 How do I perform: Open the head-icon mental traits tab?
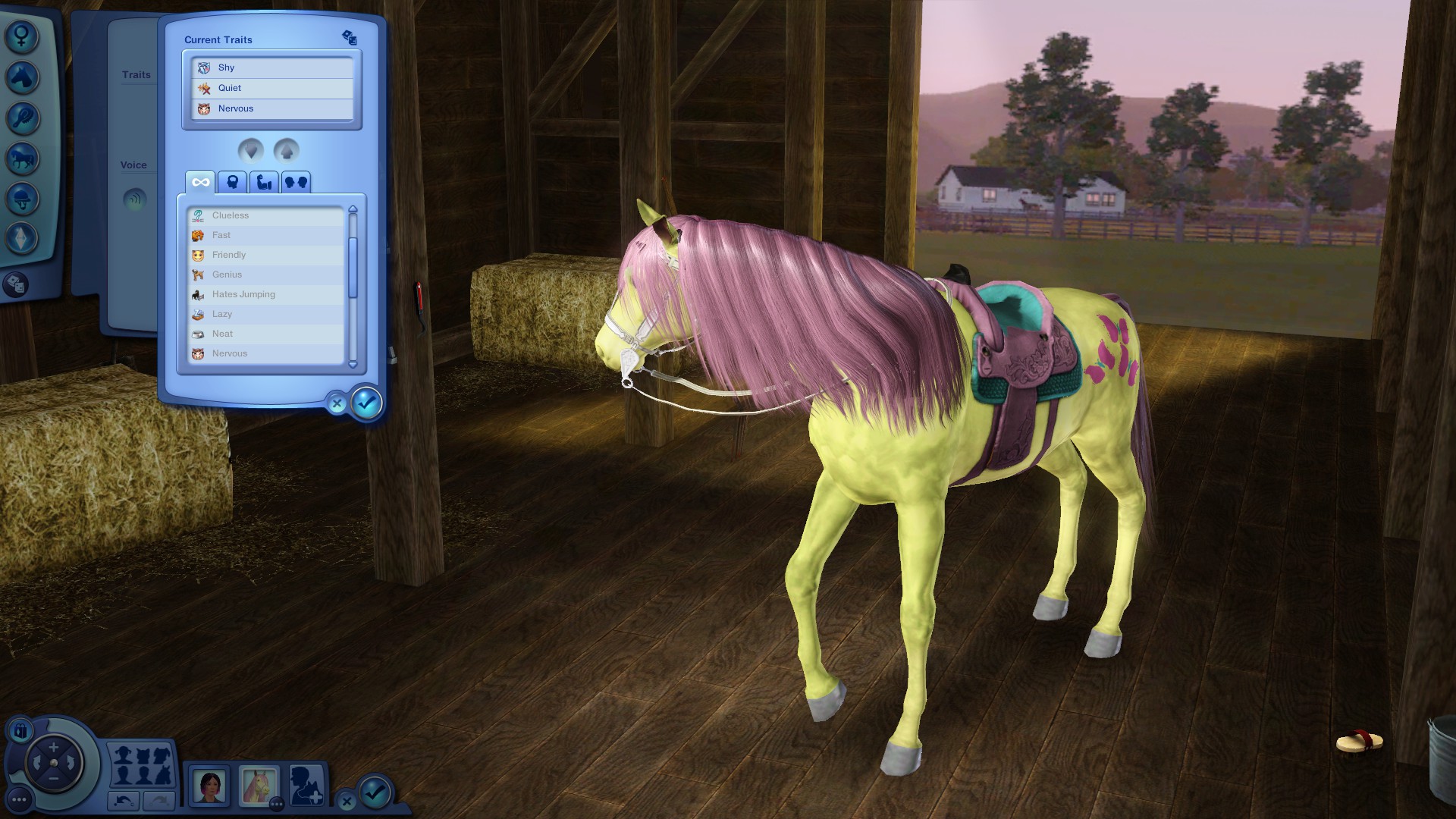click(x=233, y=182)
